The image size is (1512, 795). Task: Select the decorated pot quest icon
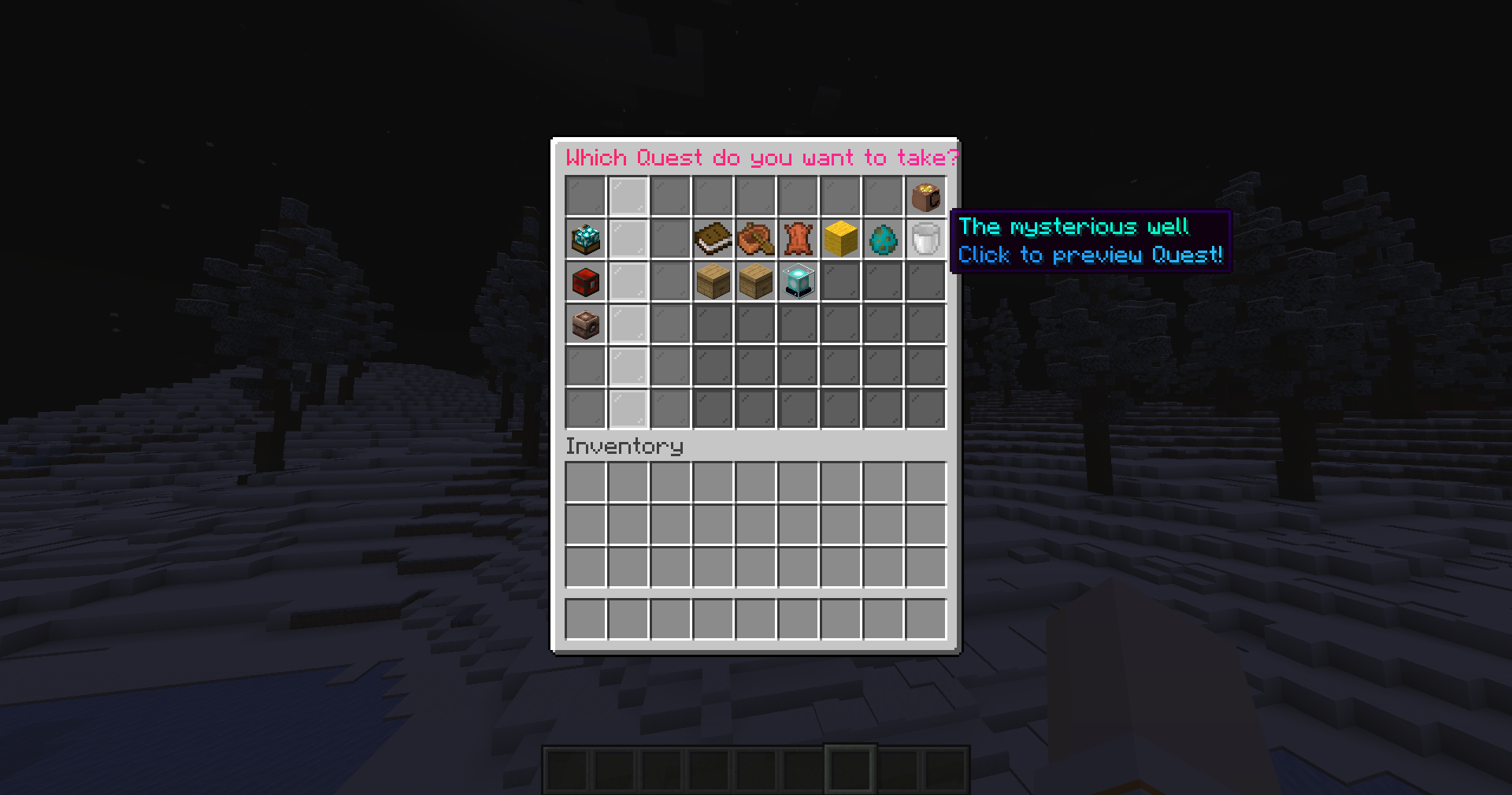click(x=584, y=325)
